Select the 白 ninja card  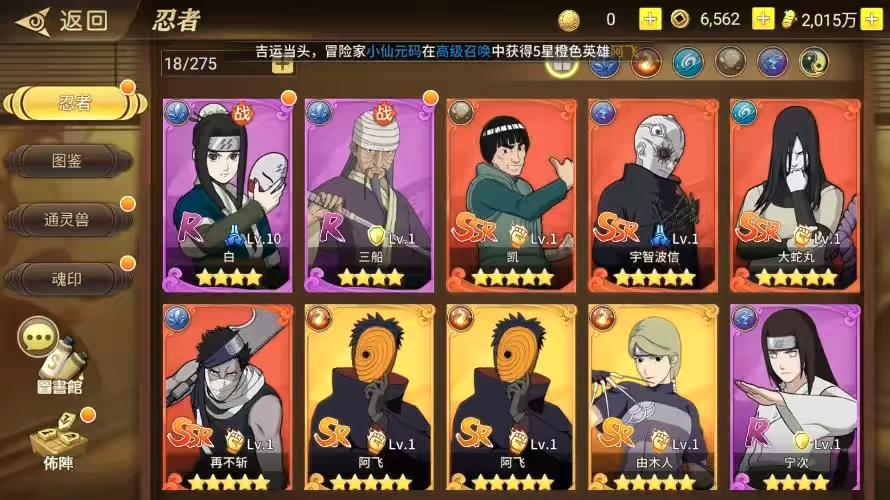coord(227,193)
